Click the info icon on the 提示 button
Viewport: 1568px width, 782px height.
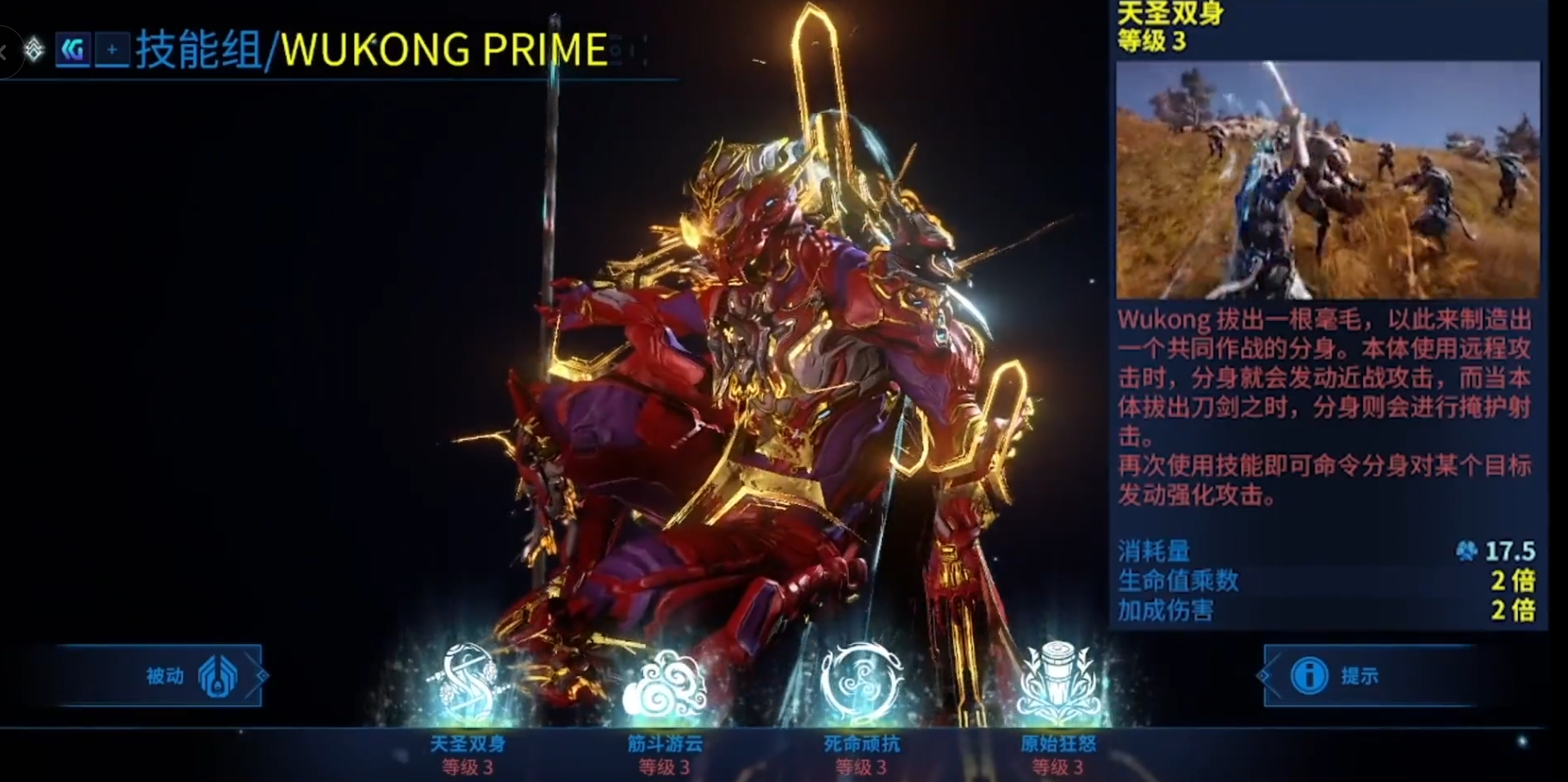(1311, 676)
